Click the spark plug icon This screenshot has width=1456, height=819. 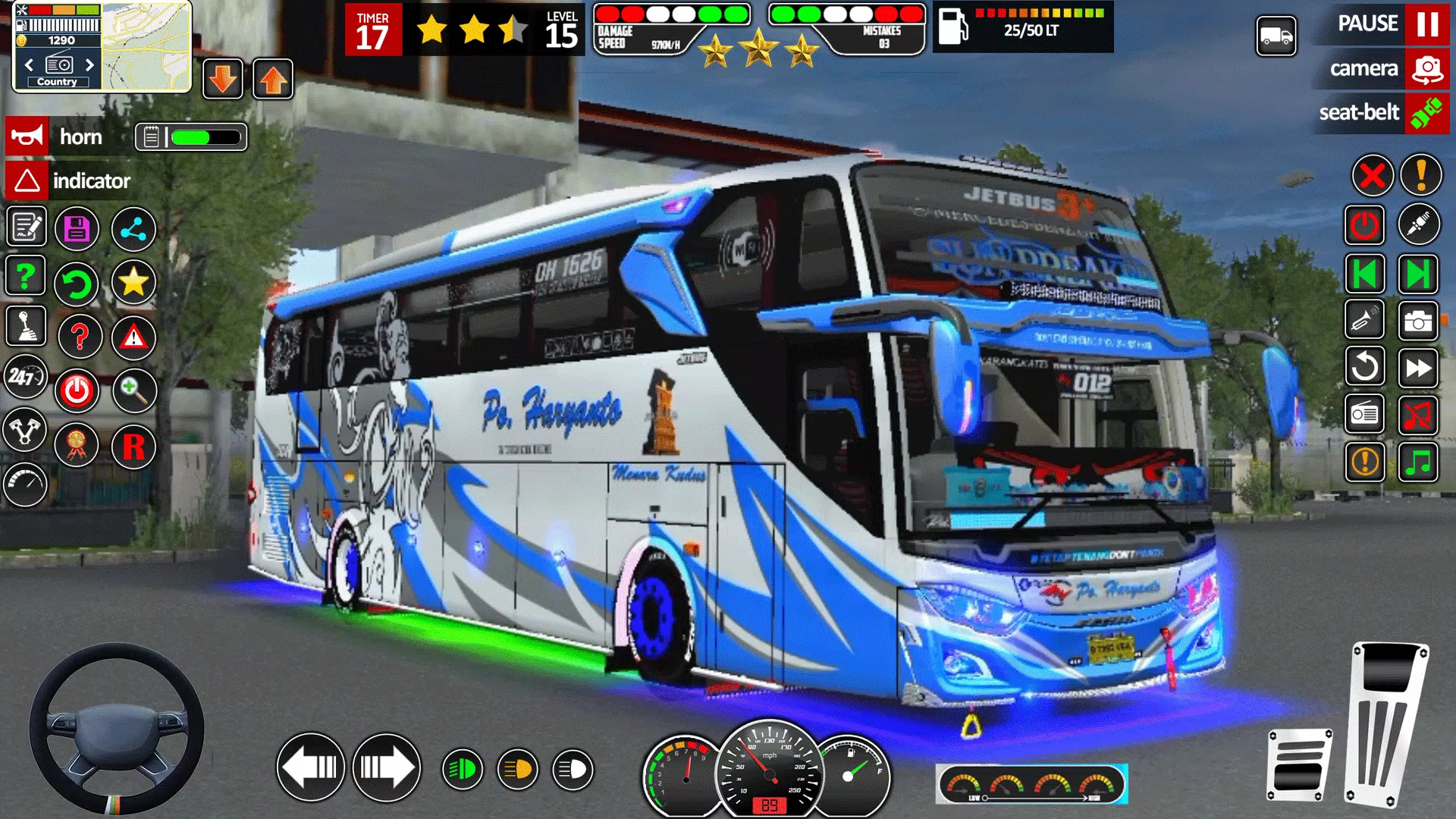coord(1420,226)
